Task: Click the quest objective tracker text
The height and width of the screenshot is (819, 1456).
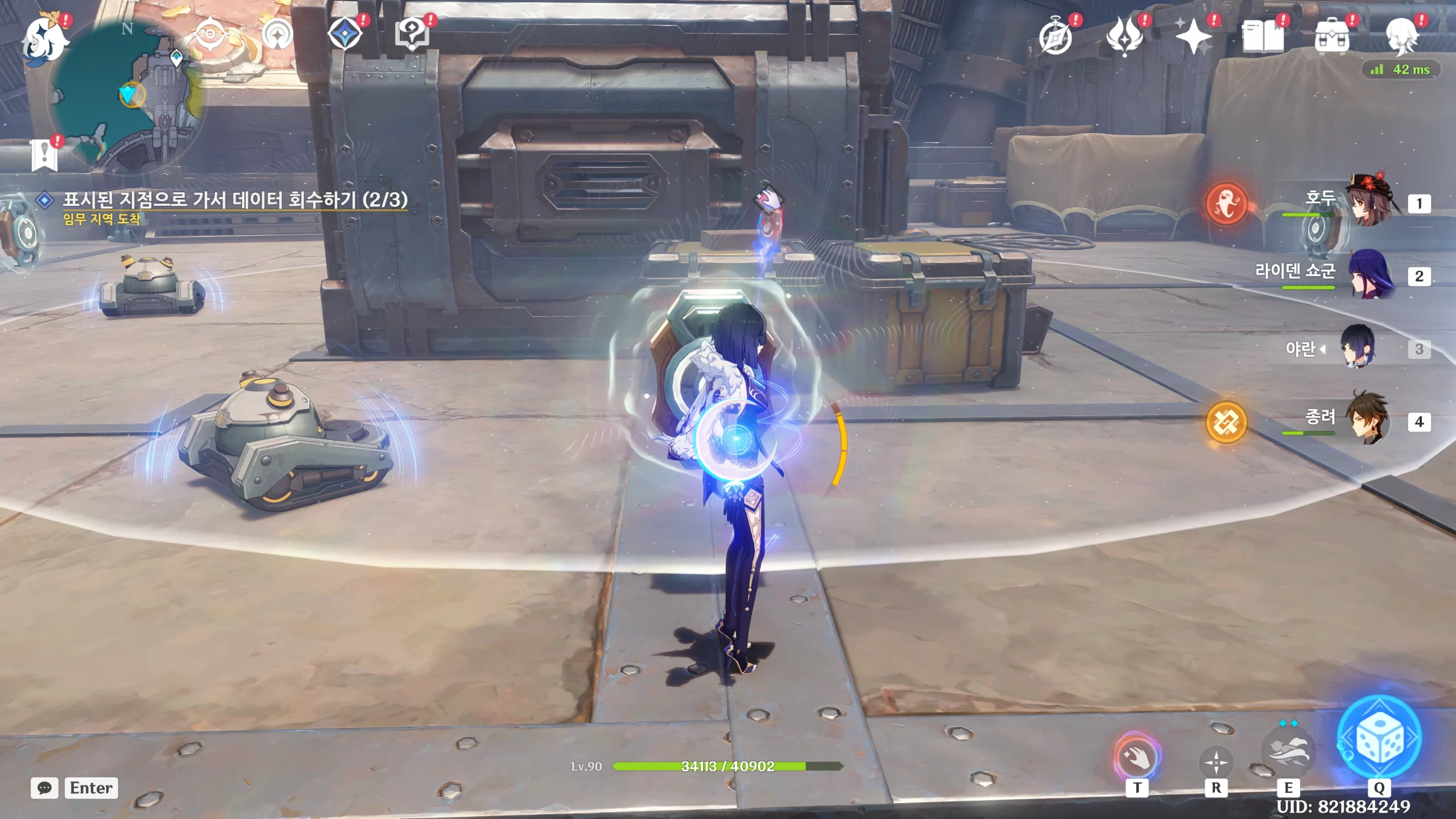Action: click(x=234, y=200)
